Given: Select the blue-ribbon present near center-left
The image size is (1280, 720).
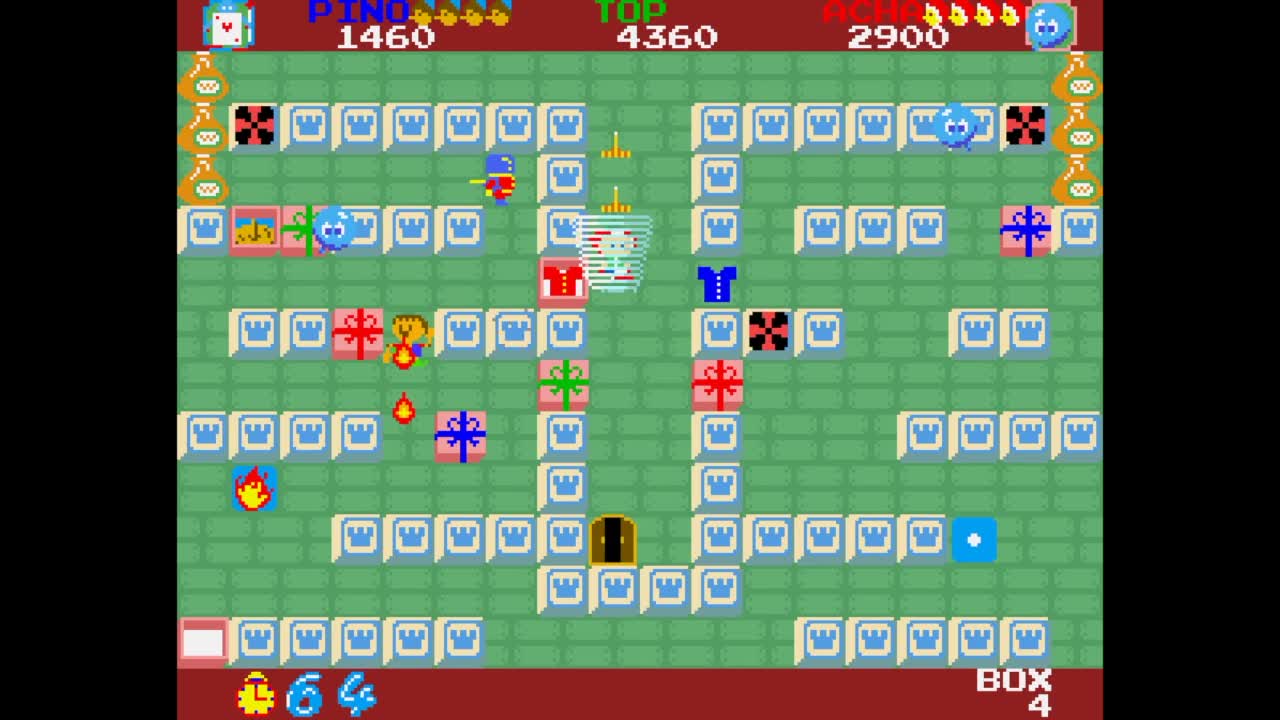Looking at the screenshot, I should (460, 435).
